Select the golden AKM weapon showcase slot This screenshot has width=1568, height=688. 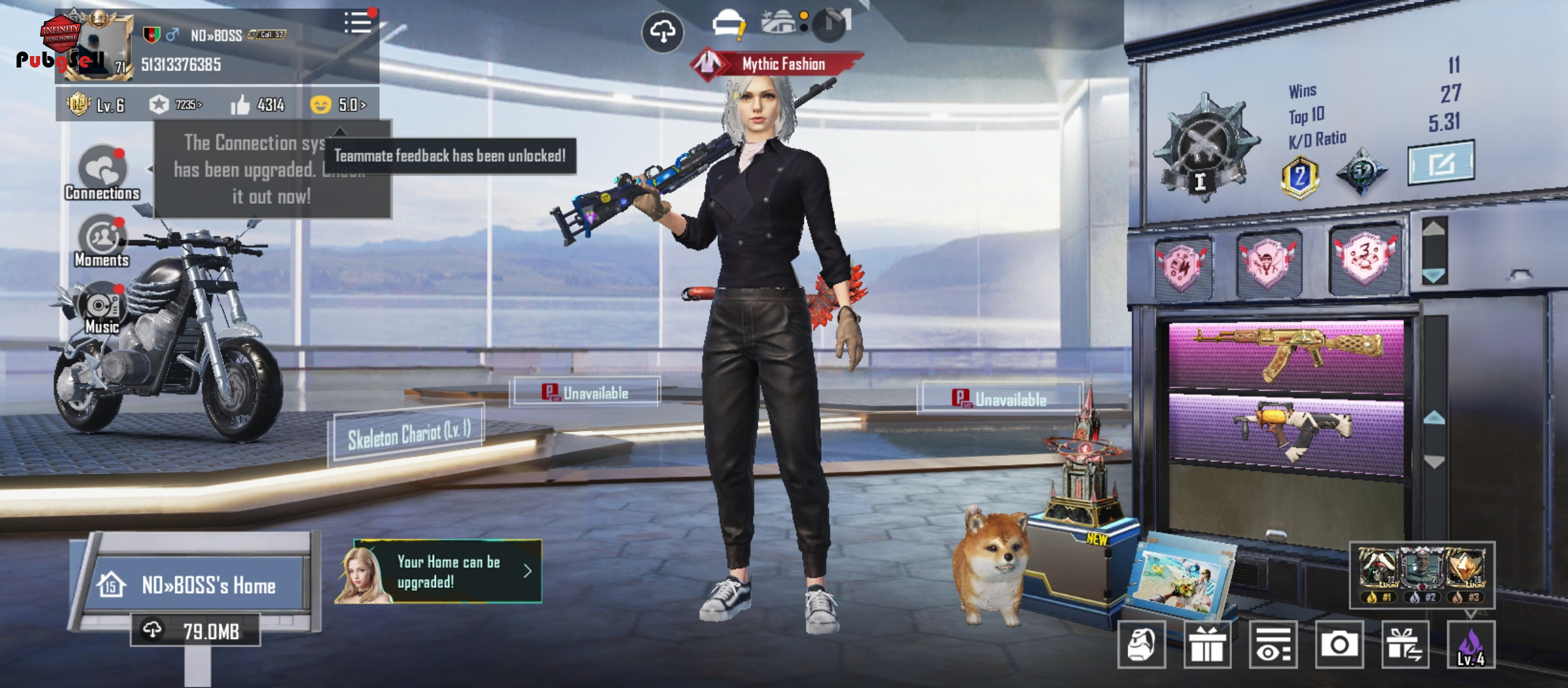coord(1286,354)
